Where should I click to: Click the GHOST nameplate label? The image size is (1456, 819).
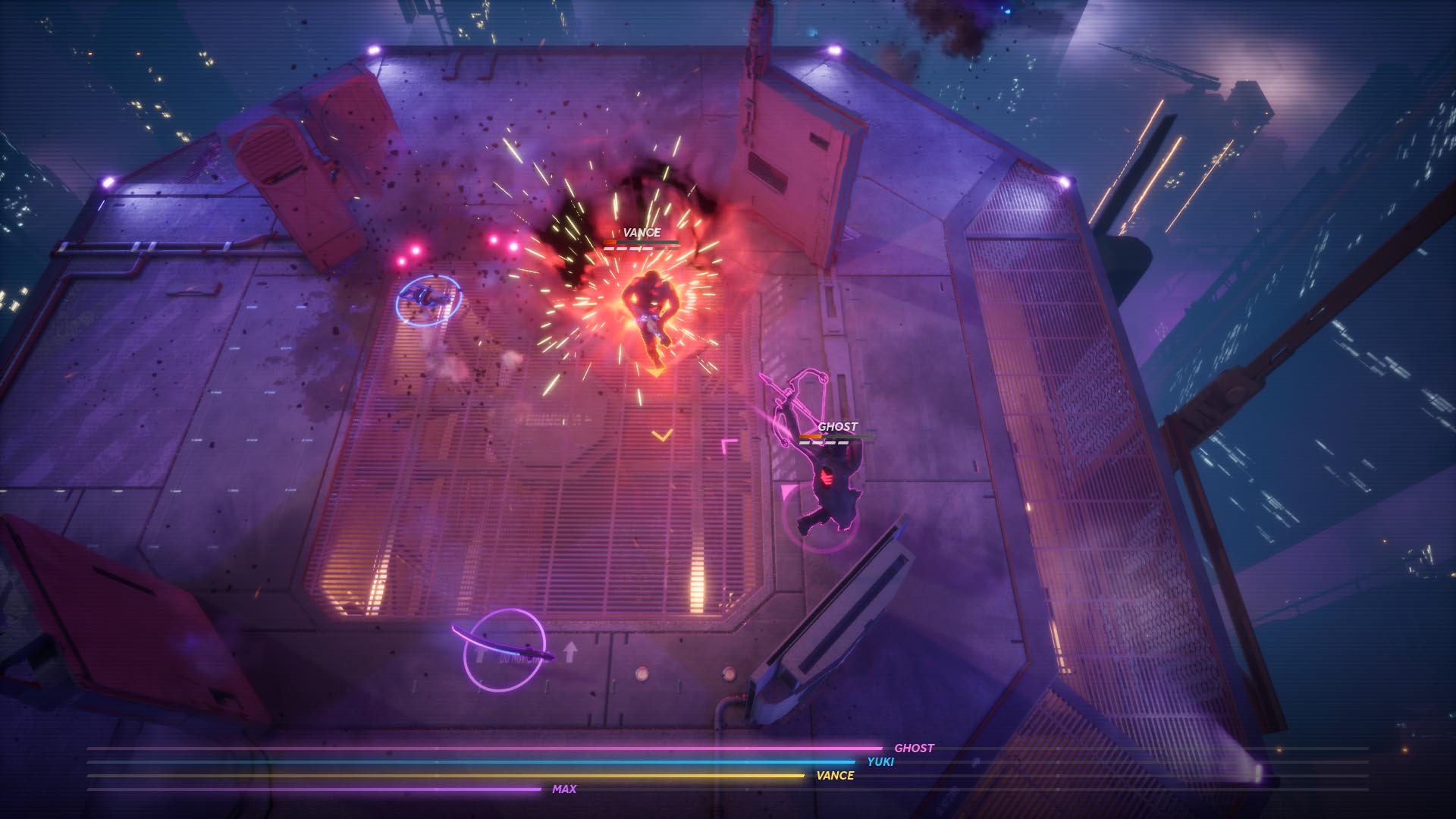pyautogui.click(x=838, y=427)
